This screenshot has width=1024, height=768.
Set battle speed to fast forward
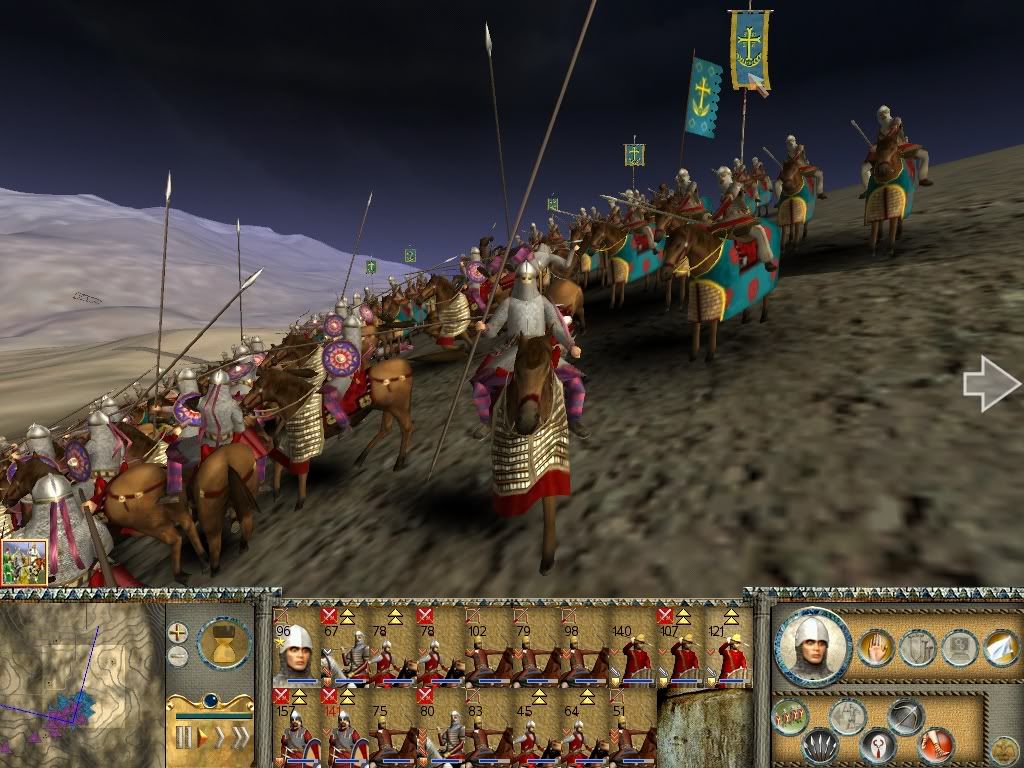[x=219, y=738]
